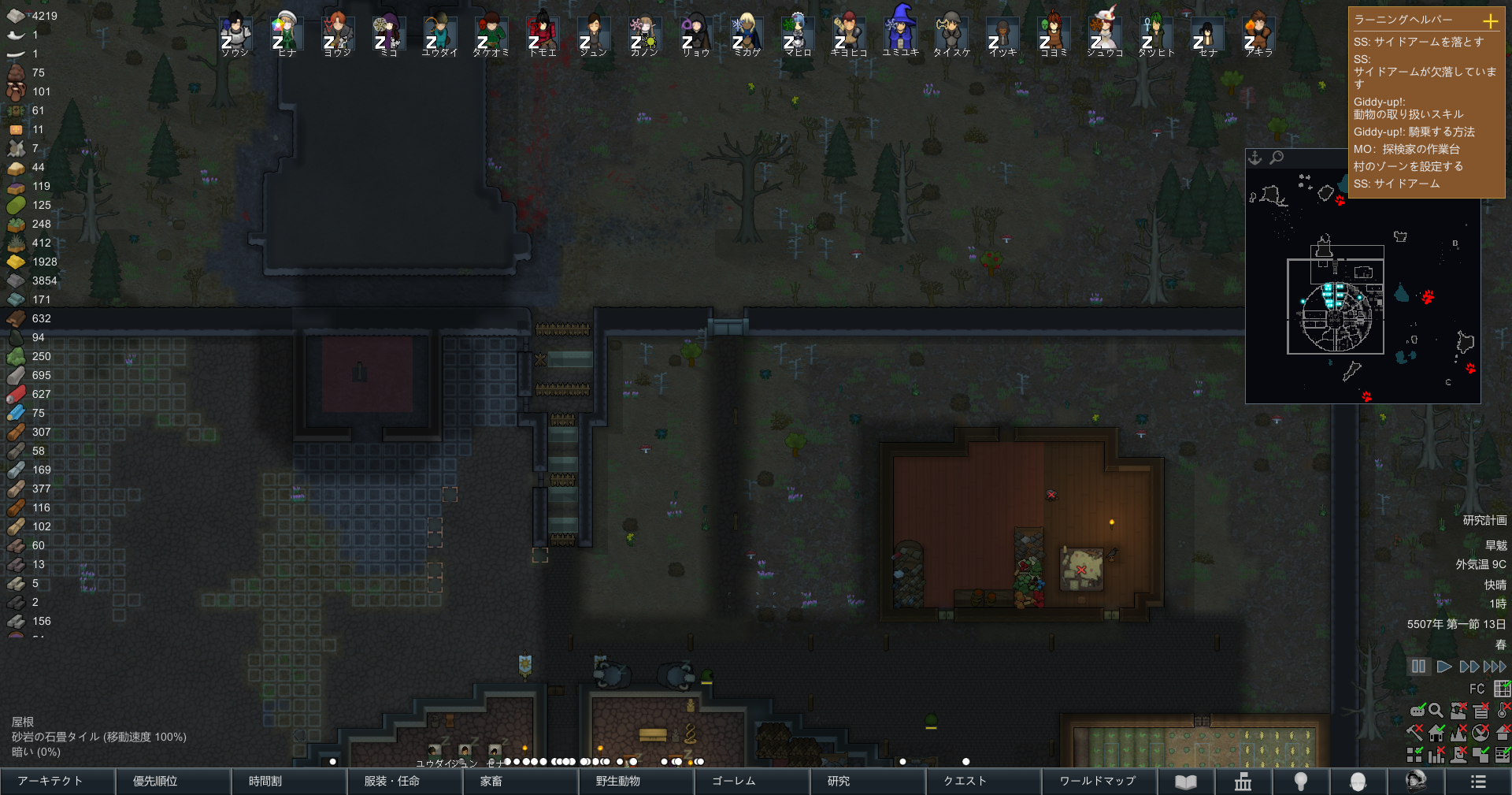The width and height of the screenshot is (1512, 795).
Task: Select colonist ソウシ in the colonist bar
Action: [x=235, y=35]
